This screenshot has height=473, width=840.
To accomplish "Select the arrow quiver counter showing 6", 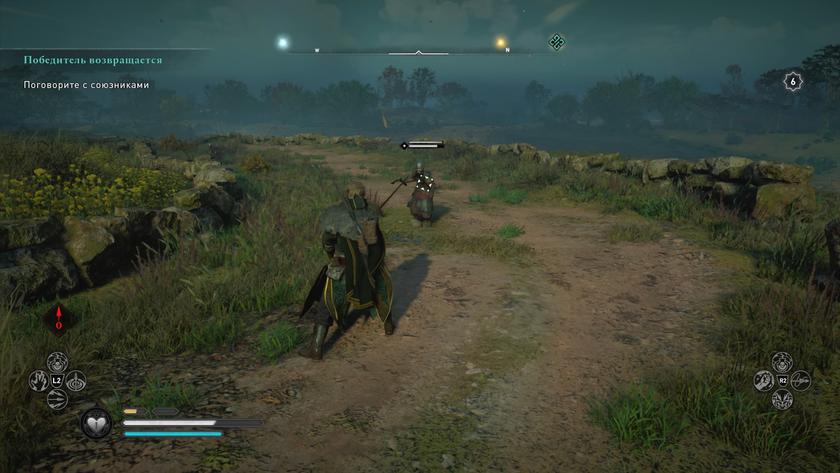I will 793,82.
